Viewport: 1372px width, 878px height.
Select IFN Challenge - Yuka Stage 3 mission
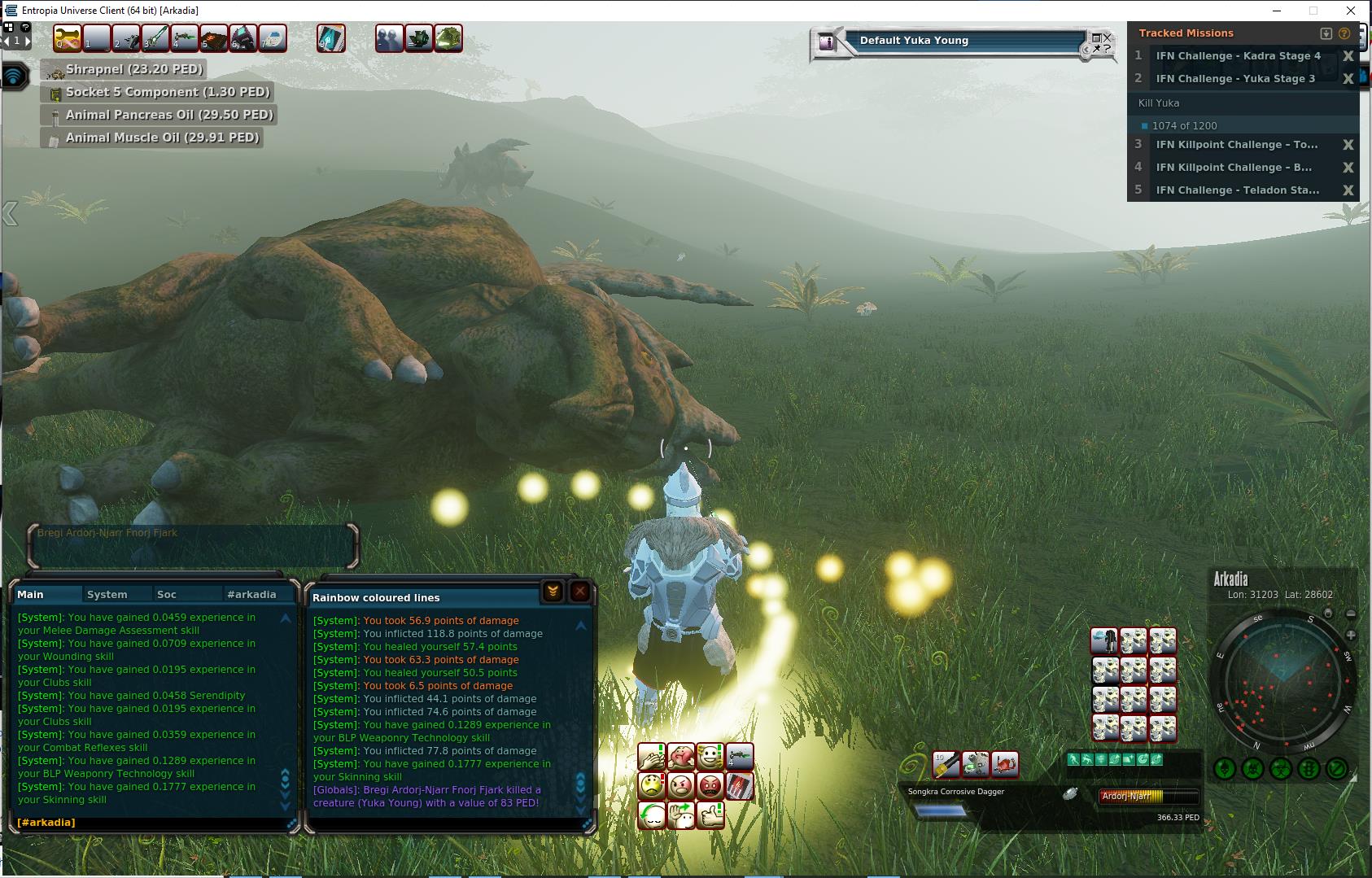click(x=1234, y=79)
